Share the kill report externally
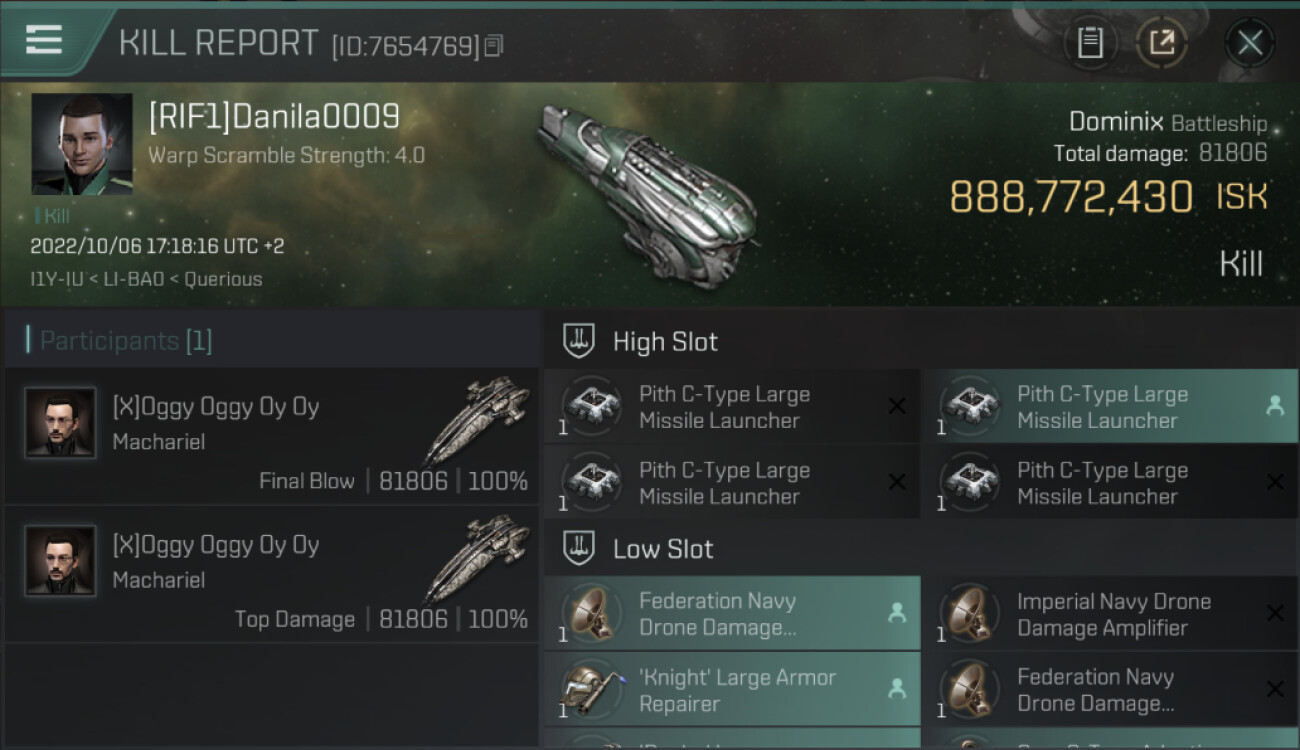The width and height of the screenshot is (1300, 750). pos(1162,43)
